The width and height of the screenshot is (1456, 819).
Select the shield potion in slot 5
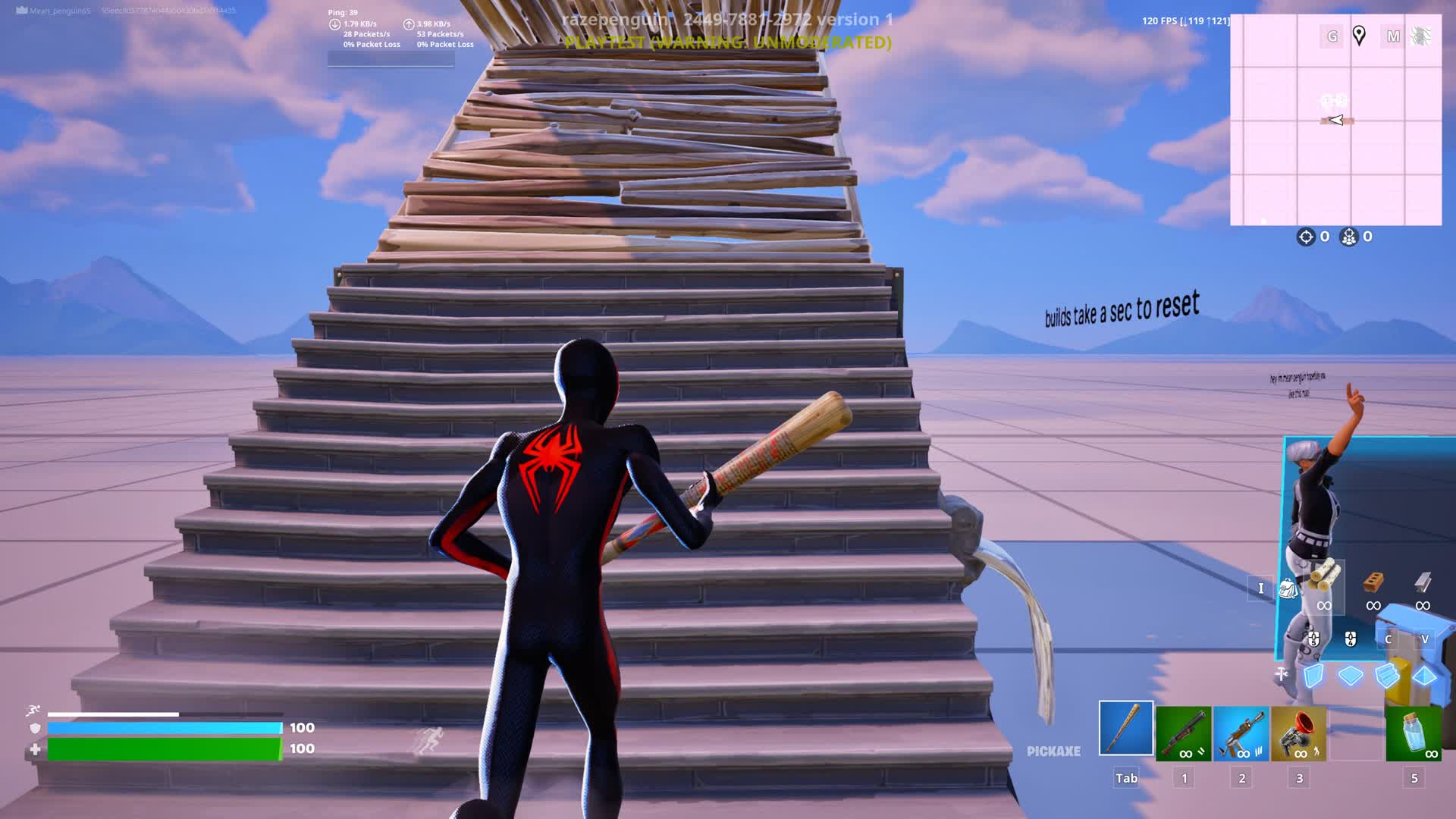(x=1412, y=733)
